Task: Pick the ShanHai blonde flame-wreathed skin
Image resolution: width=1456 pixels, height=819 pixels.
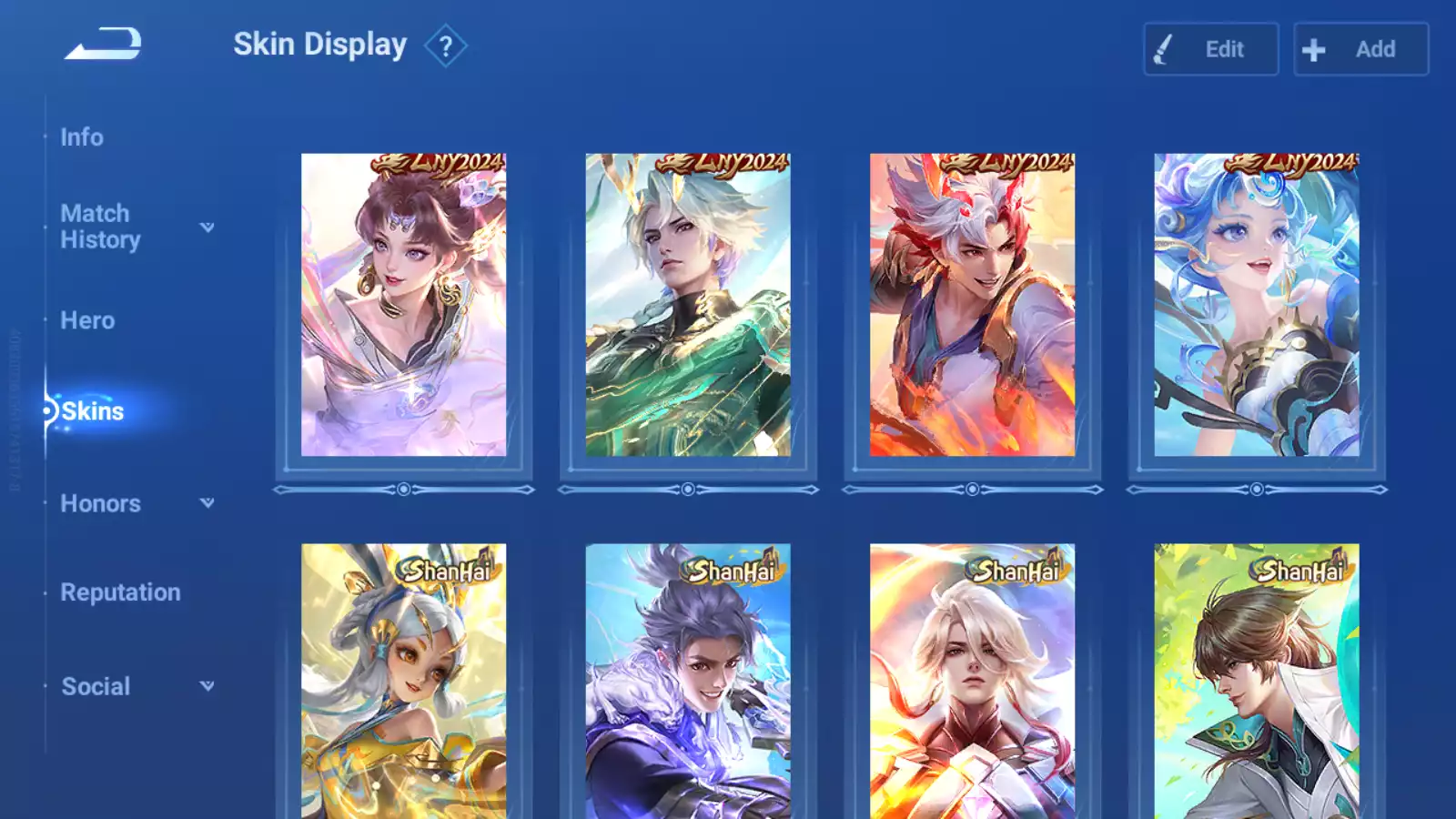Action: [x=972, y=681]
